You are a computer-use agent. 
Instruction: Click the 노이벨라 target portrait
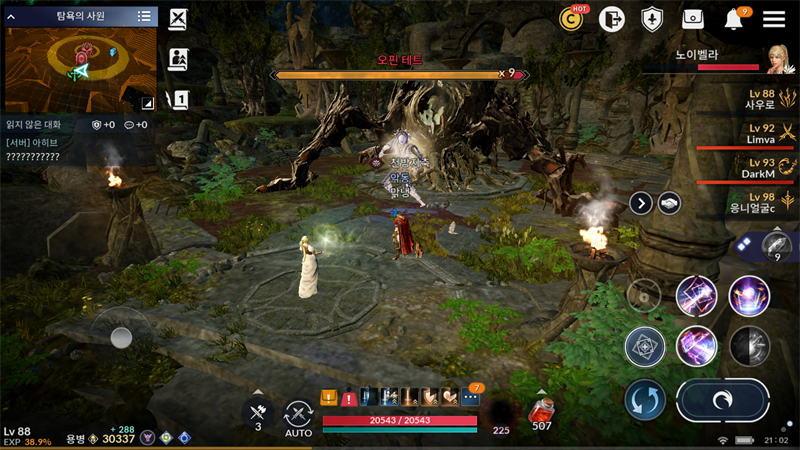coord(780,58)
